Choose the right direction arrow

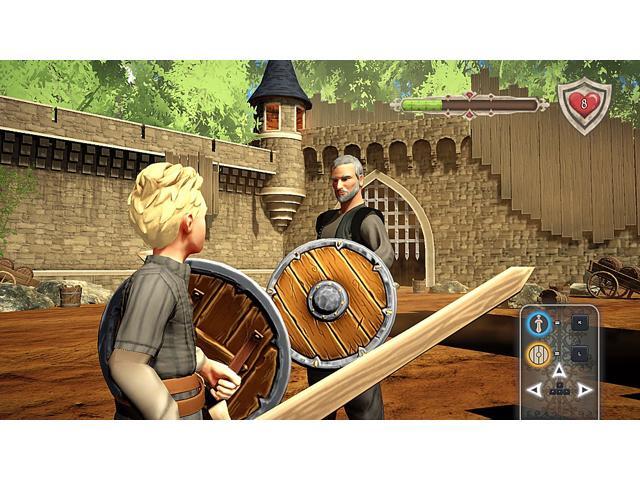tap(584, 390)
